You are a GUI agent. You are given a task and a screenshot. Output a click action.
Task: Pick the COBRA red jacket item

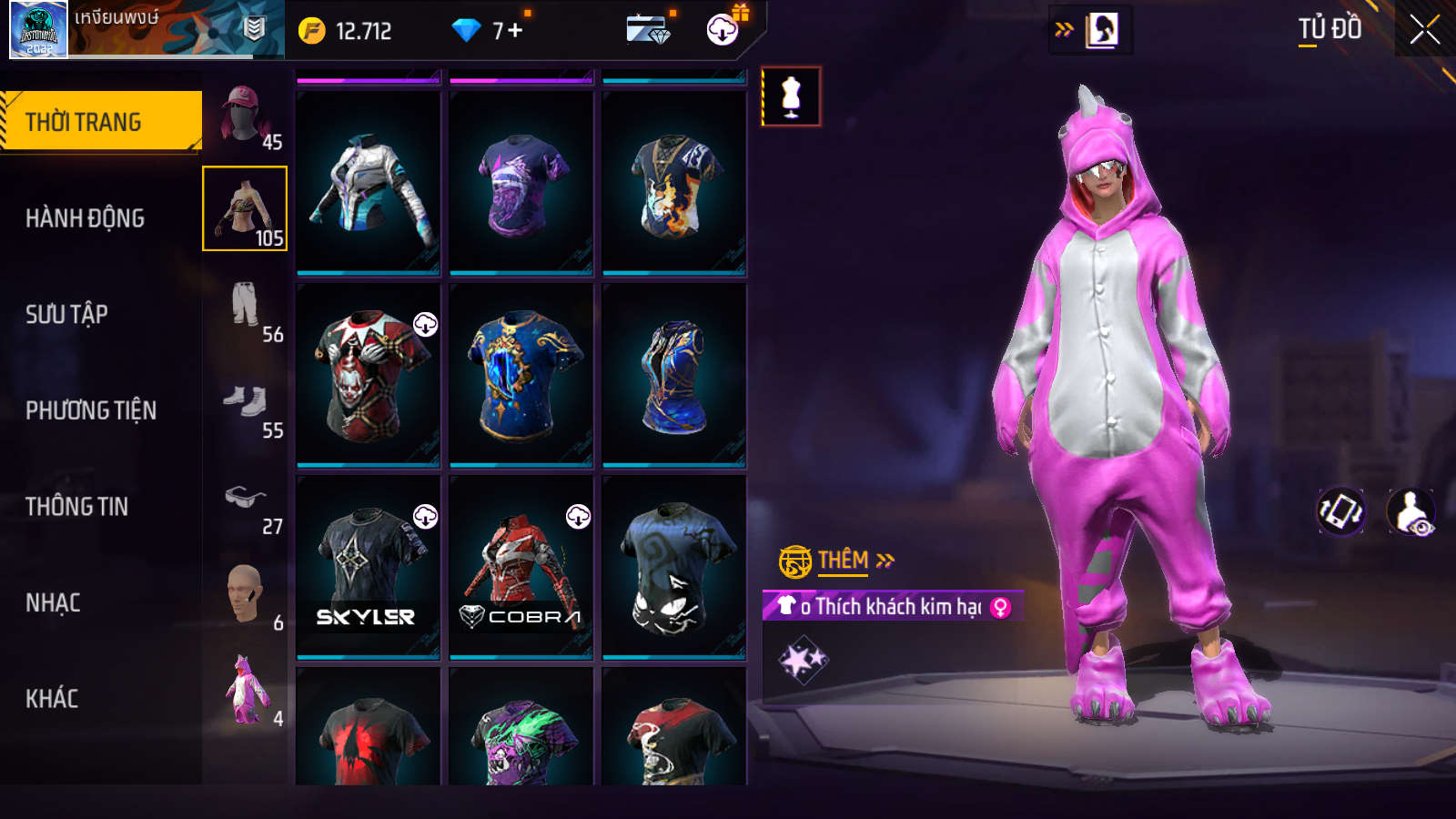(x=521, y=566)
